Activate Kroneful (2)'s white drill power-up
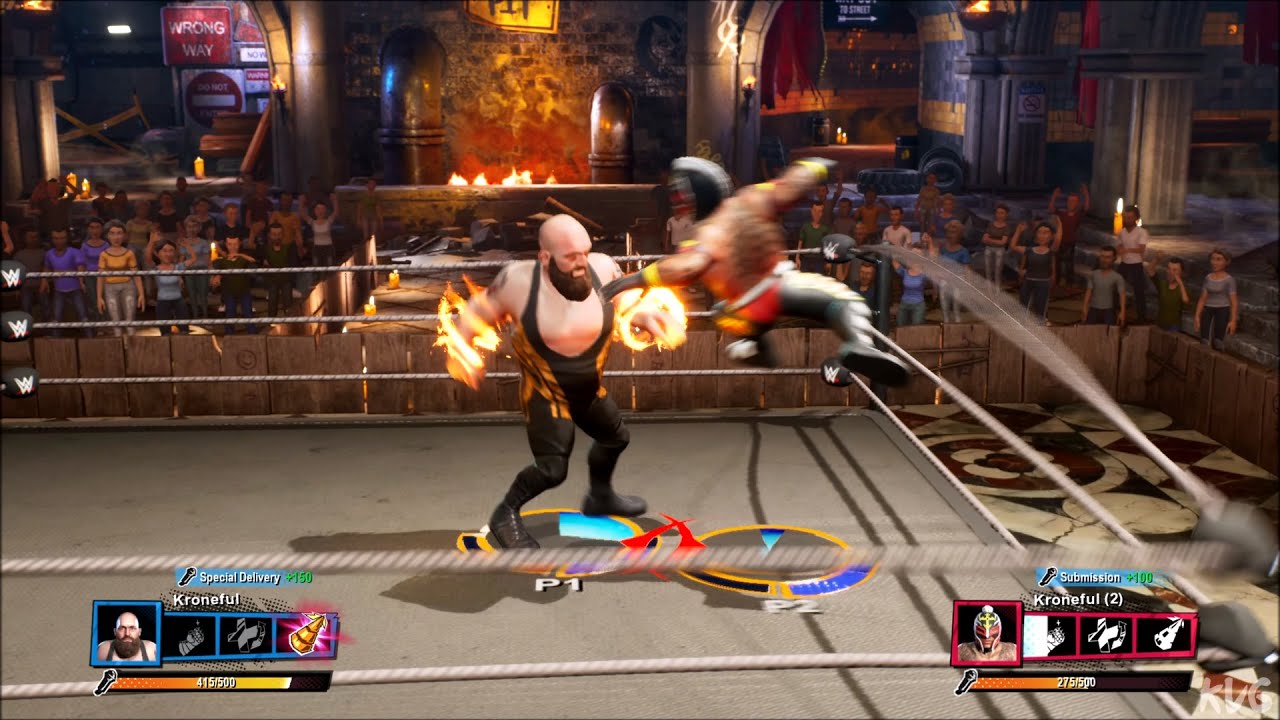 1164,635
